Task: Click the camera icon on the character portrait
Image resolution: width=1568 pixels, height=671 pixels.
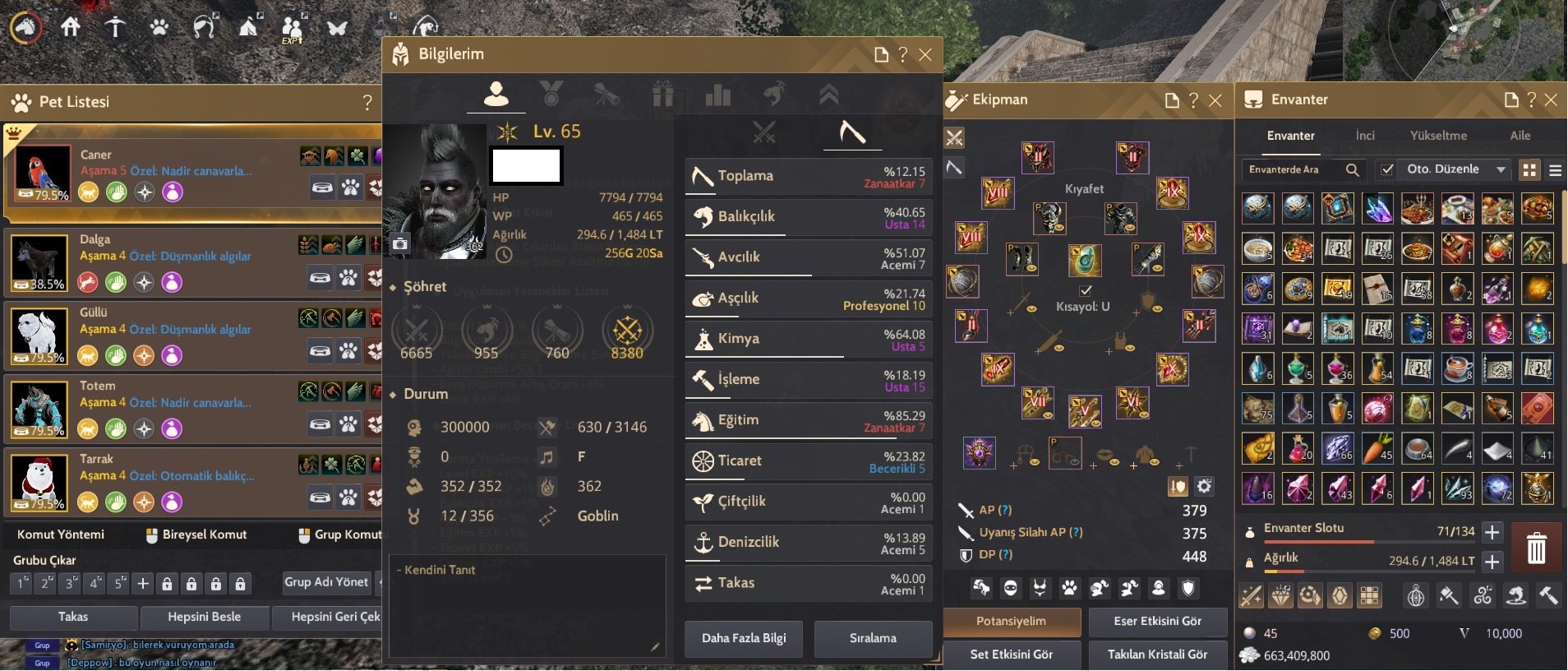Action: pyautogui.click(x=401, y=243)
